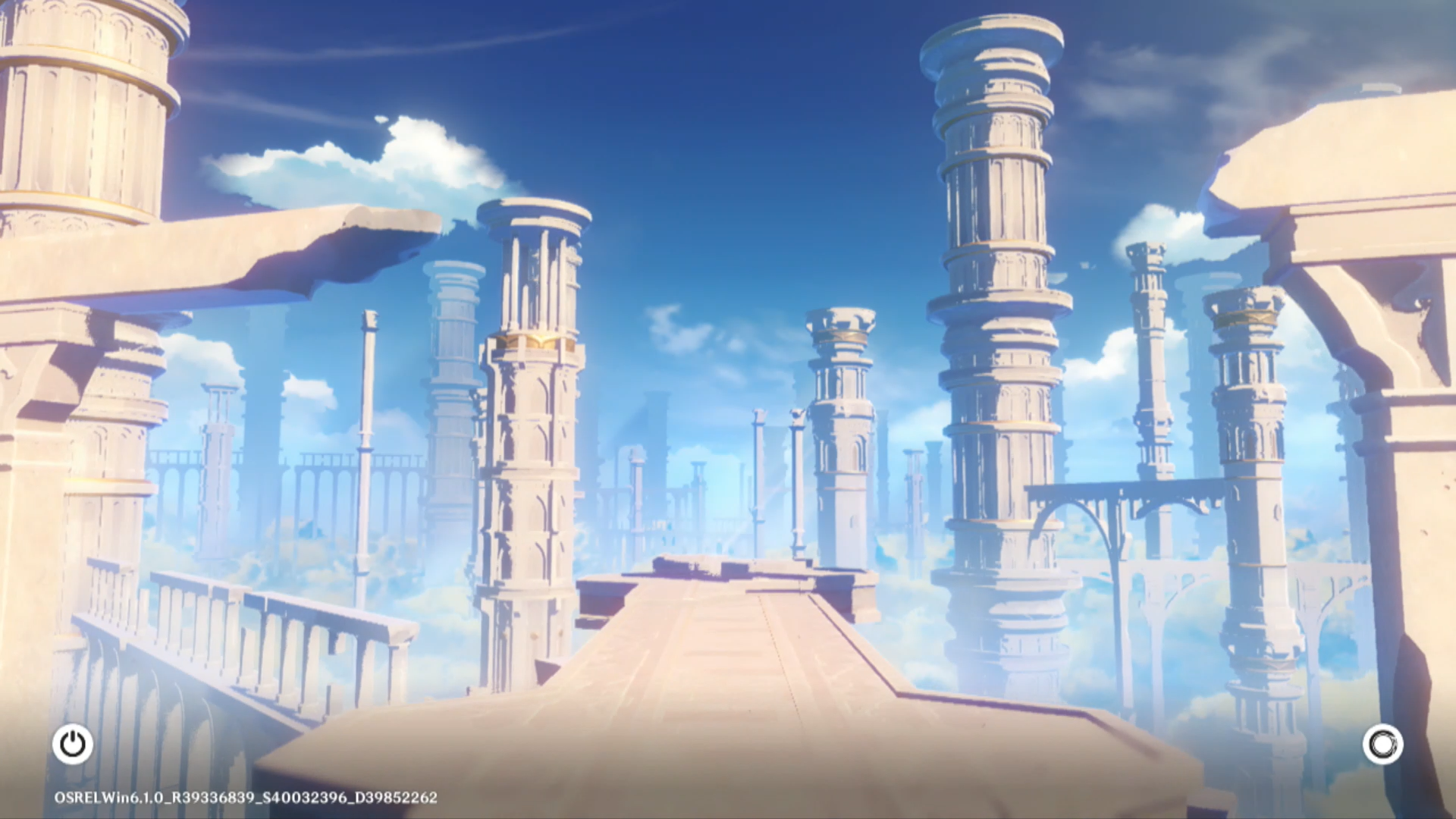Click the power exit button
The height and width of the screenshot is (819, 1456).
click(73, 744)
